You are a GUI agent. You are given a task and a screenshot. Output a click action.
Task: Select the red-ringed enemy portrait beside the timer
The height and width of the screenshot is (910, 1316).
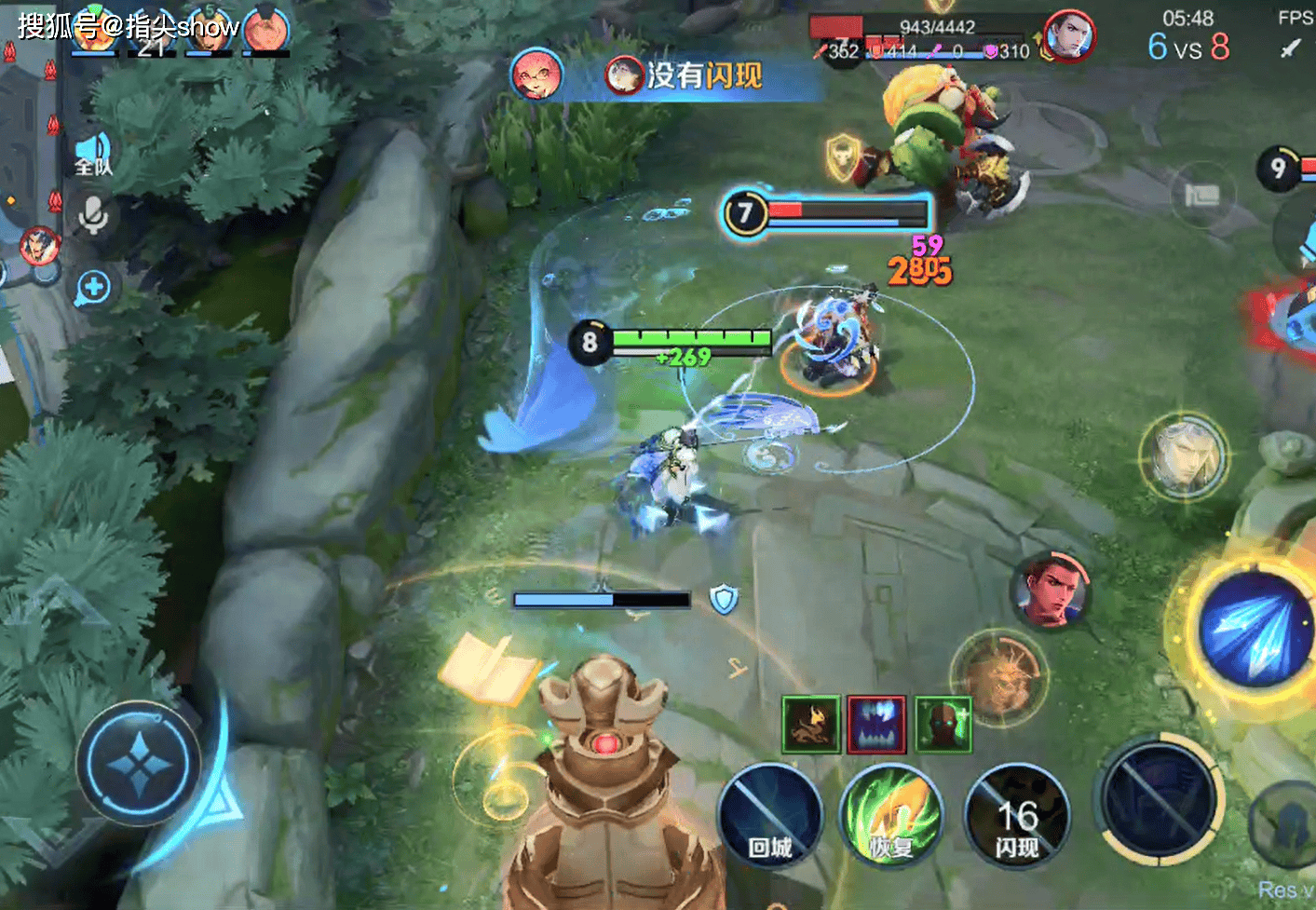click(1067, 37)
